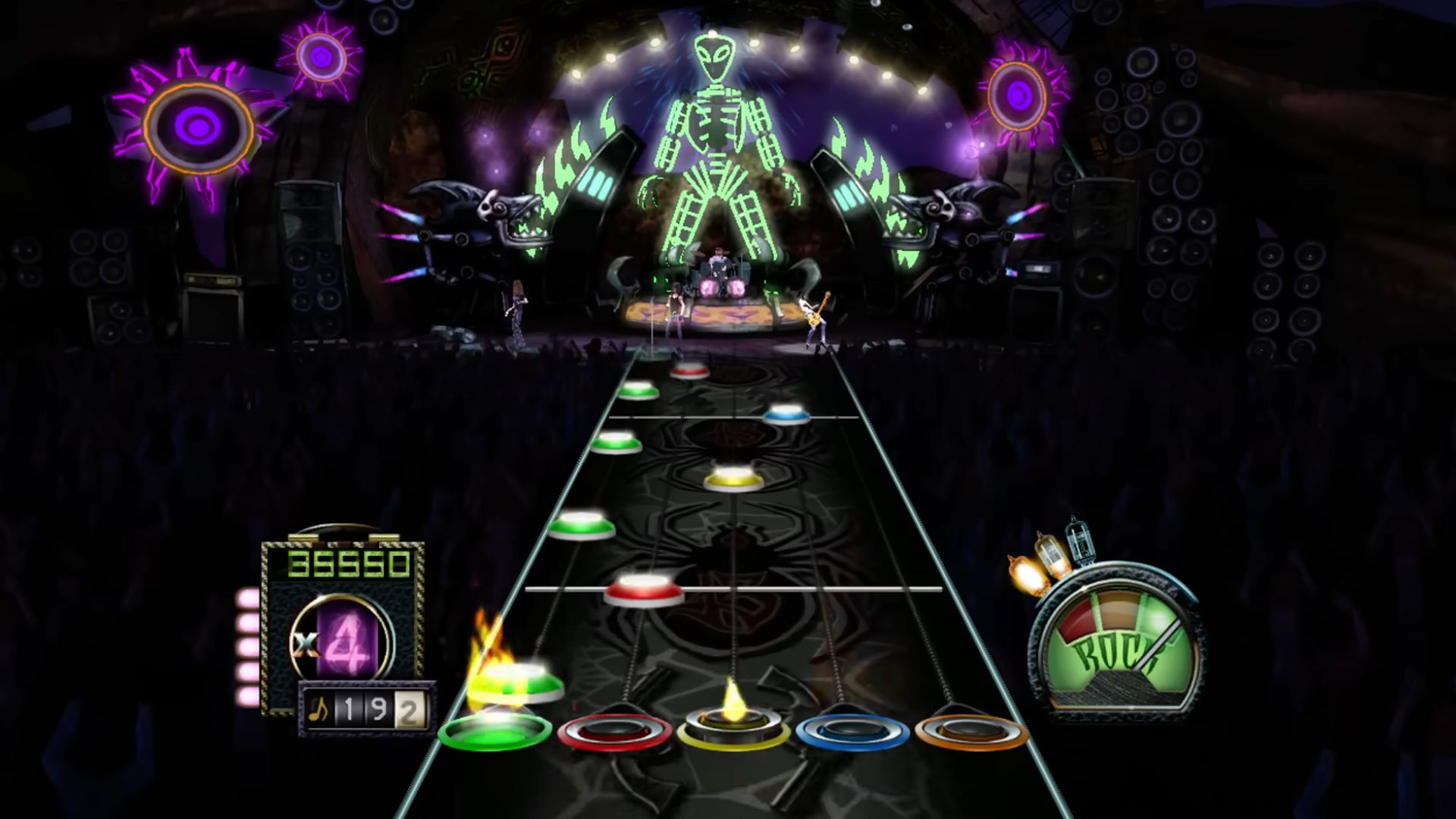Hit the green fret button

pyautogui.click(x=495, y=730)
